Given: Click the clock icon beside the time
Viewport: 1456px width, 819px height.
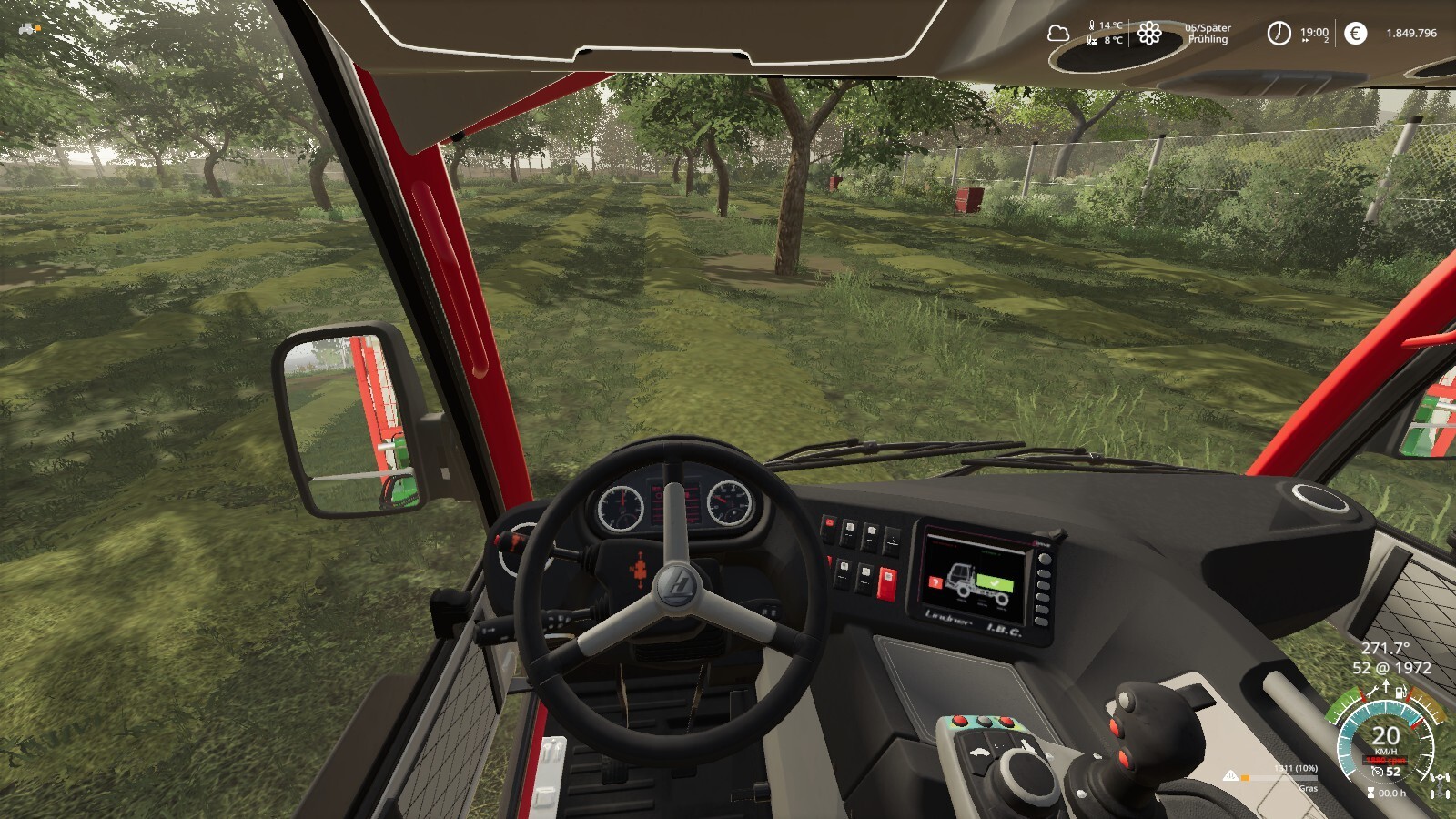Looking at the screenshot, I should pyautogui.click(x=1279, y=34).
